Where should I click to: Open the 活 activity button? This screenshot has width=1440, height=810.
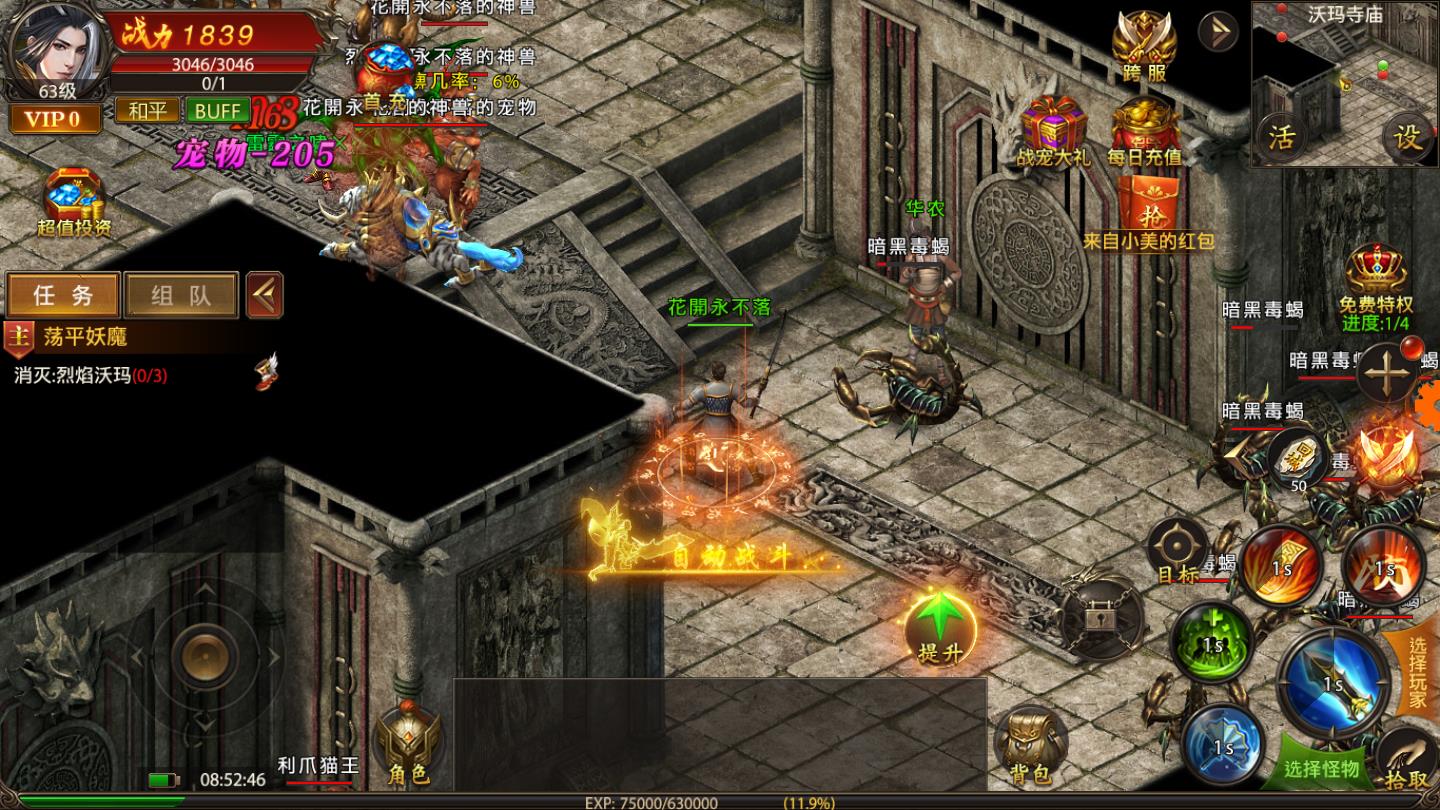coord(1281,138)
